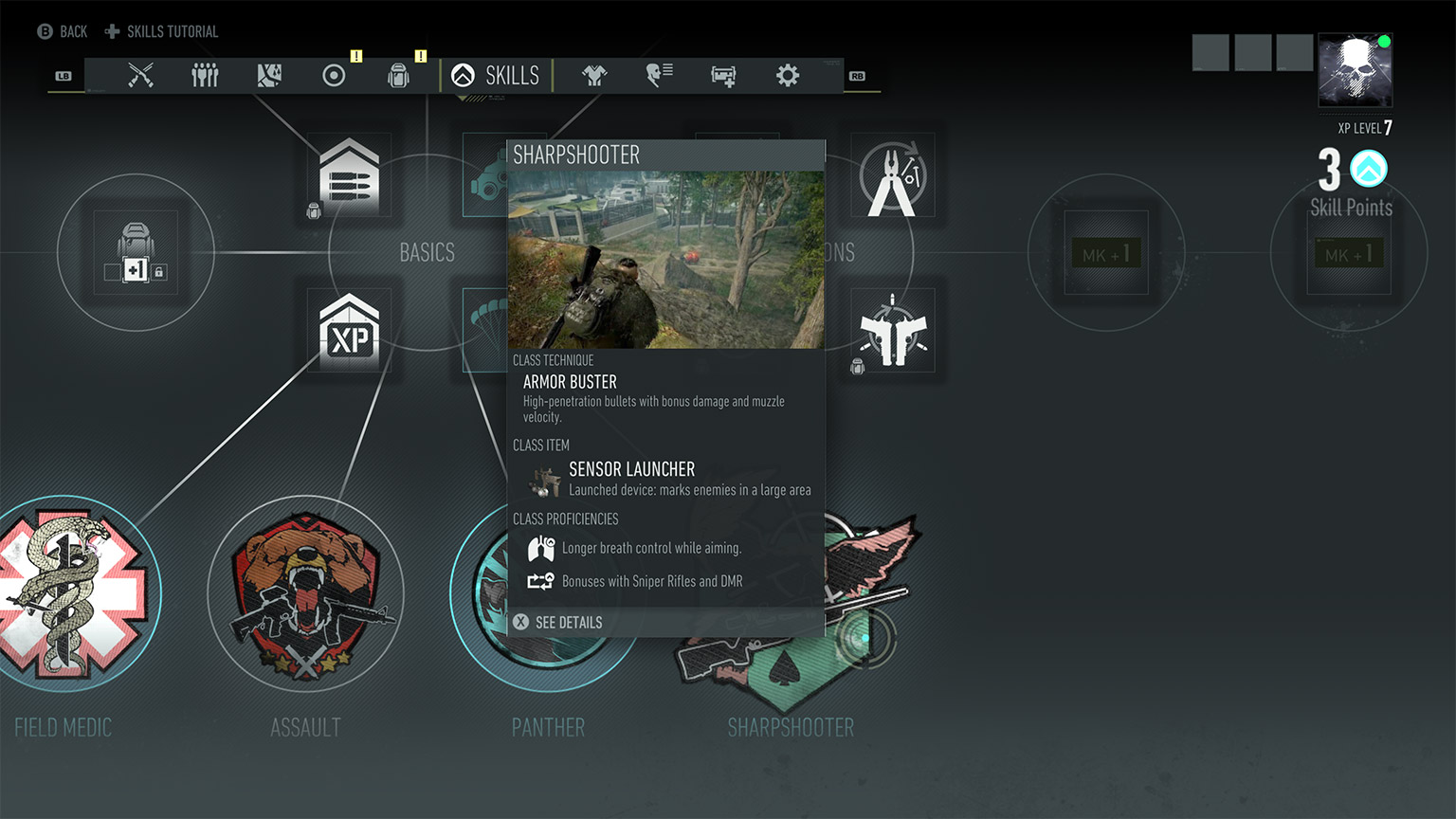Switch to the SKILLS tab

pyautogui.click(x=497, y=75)
